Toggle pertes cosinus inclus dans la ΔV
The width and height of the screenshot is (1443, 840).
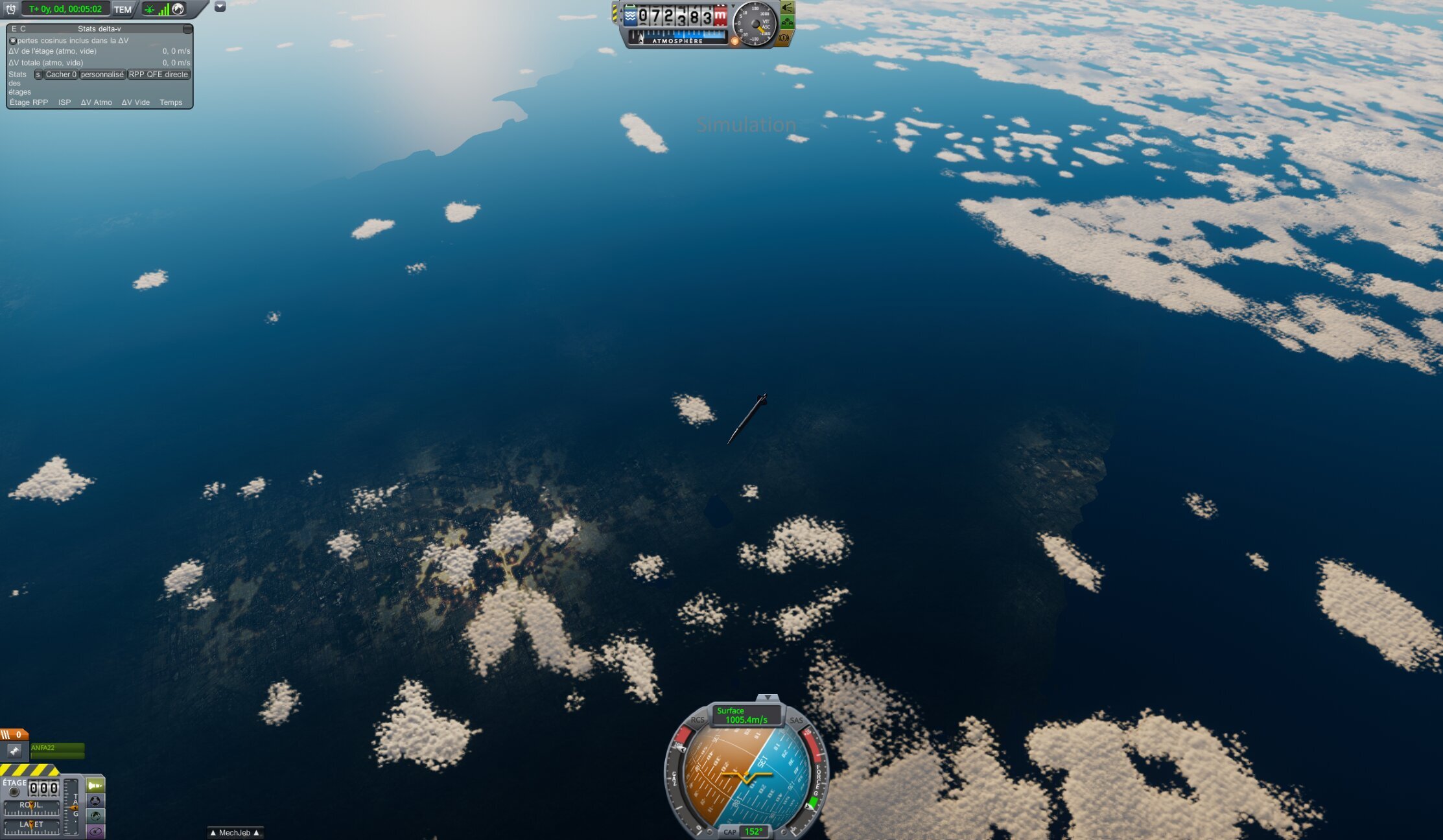13,41
